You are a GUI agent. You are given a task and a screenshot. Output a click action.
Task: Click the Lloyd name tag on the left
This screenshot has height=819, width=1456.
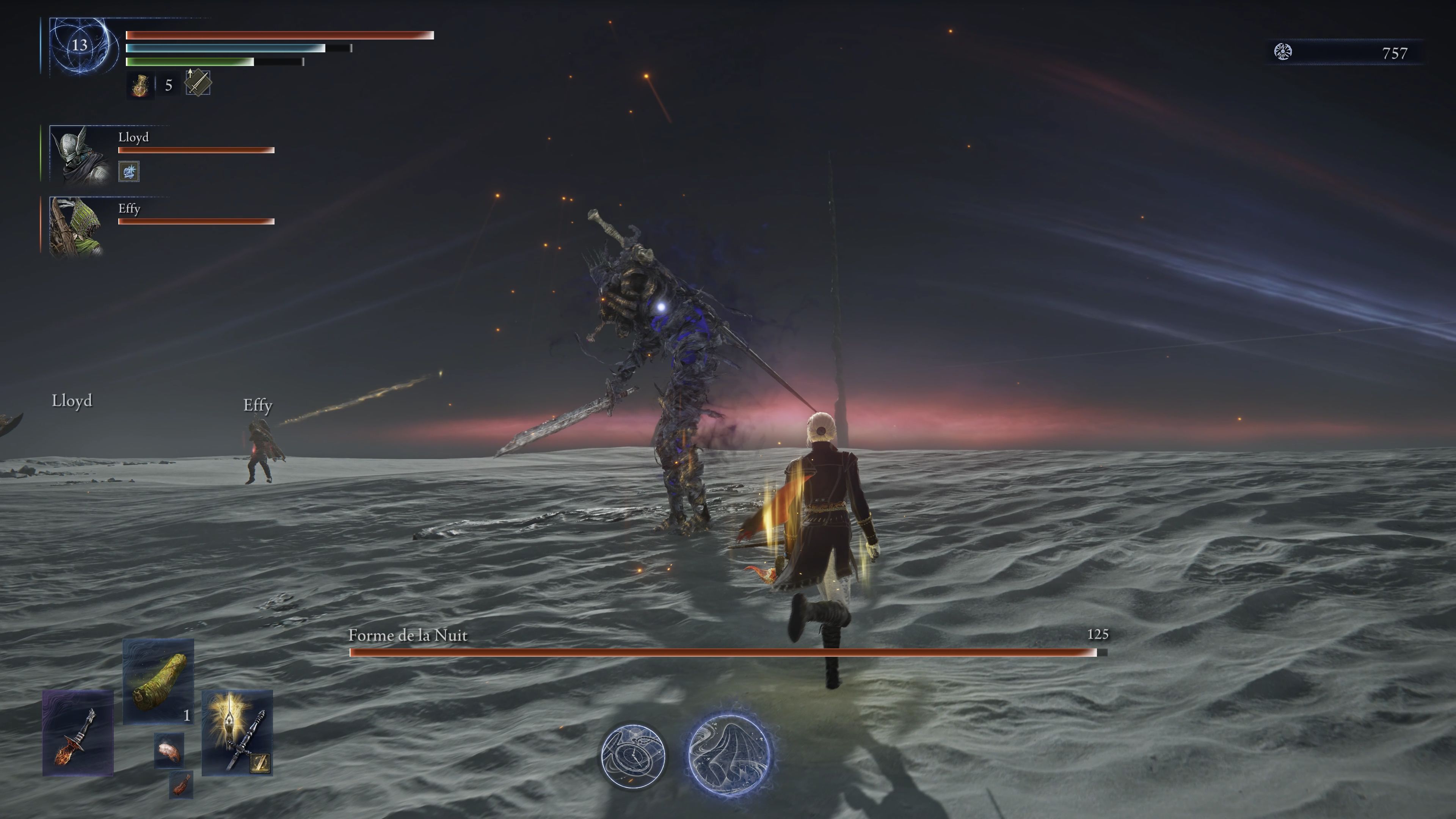(72, 401)
